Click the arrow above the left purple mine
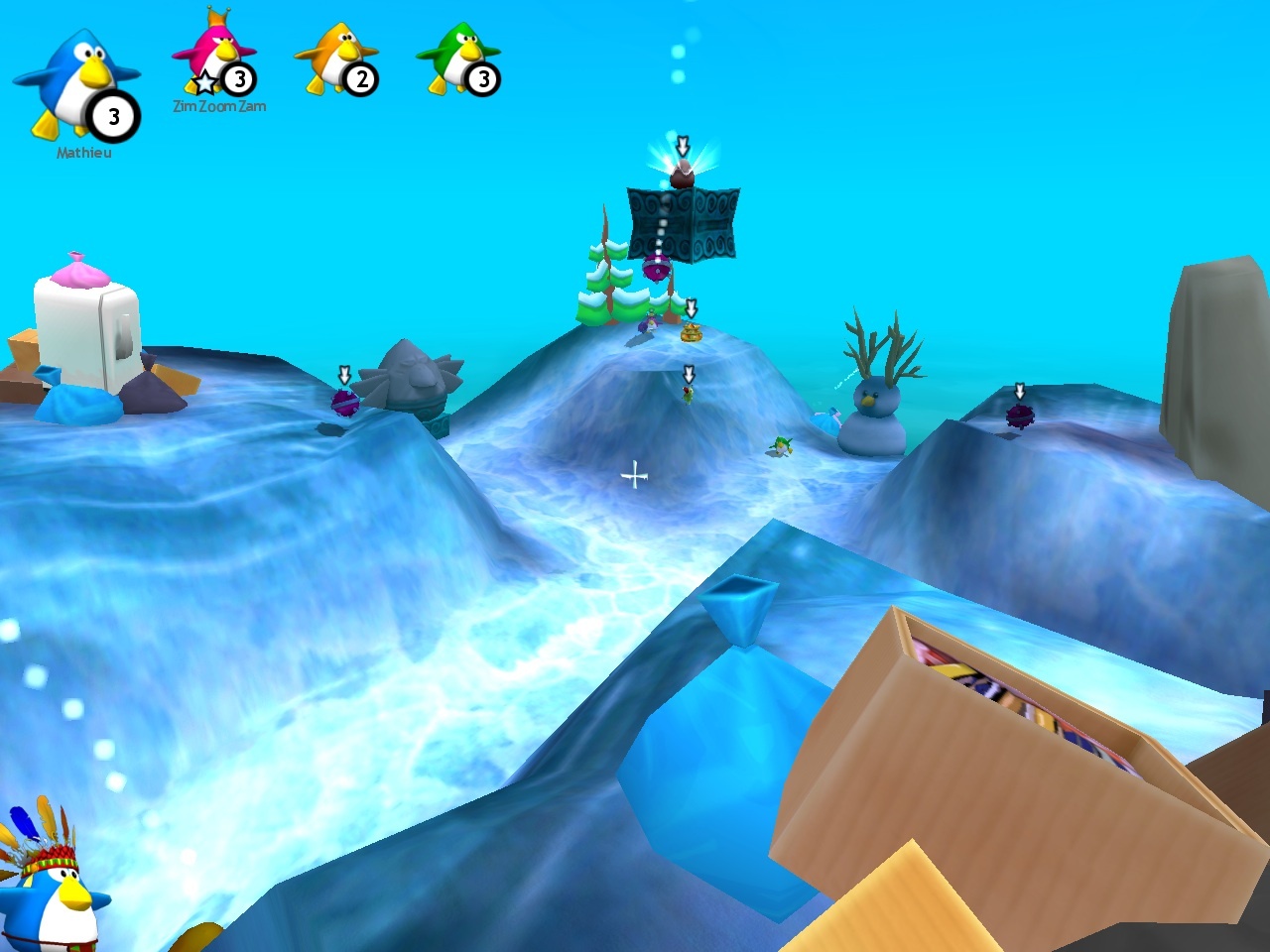This screenshot has height=952, width=1270. 342,375
